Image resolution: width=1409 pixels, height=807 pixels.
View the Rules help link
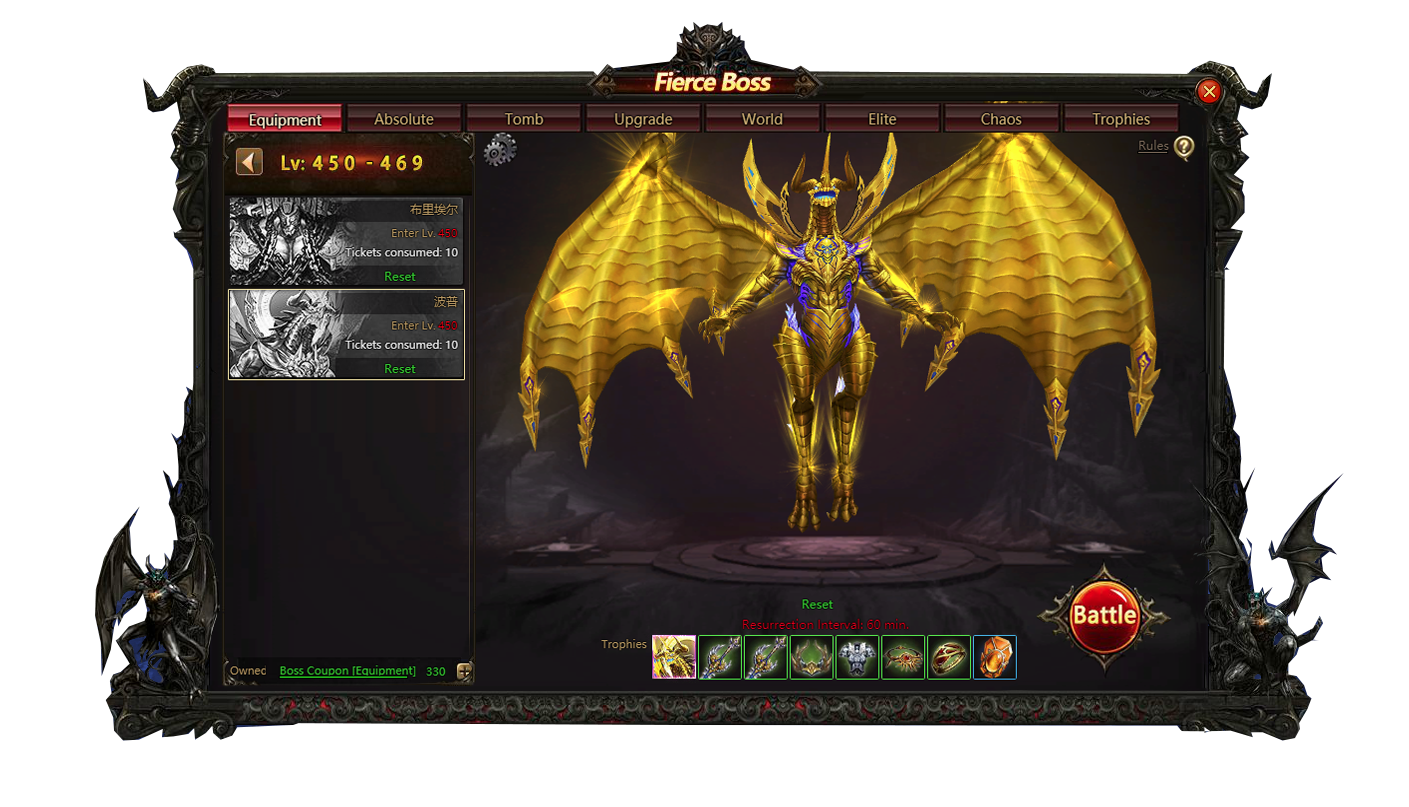click(x=1153, y=146)
